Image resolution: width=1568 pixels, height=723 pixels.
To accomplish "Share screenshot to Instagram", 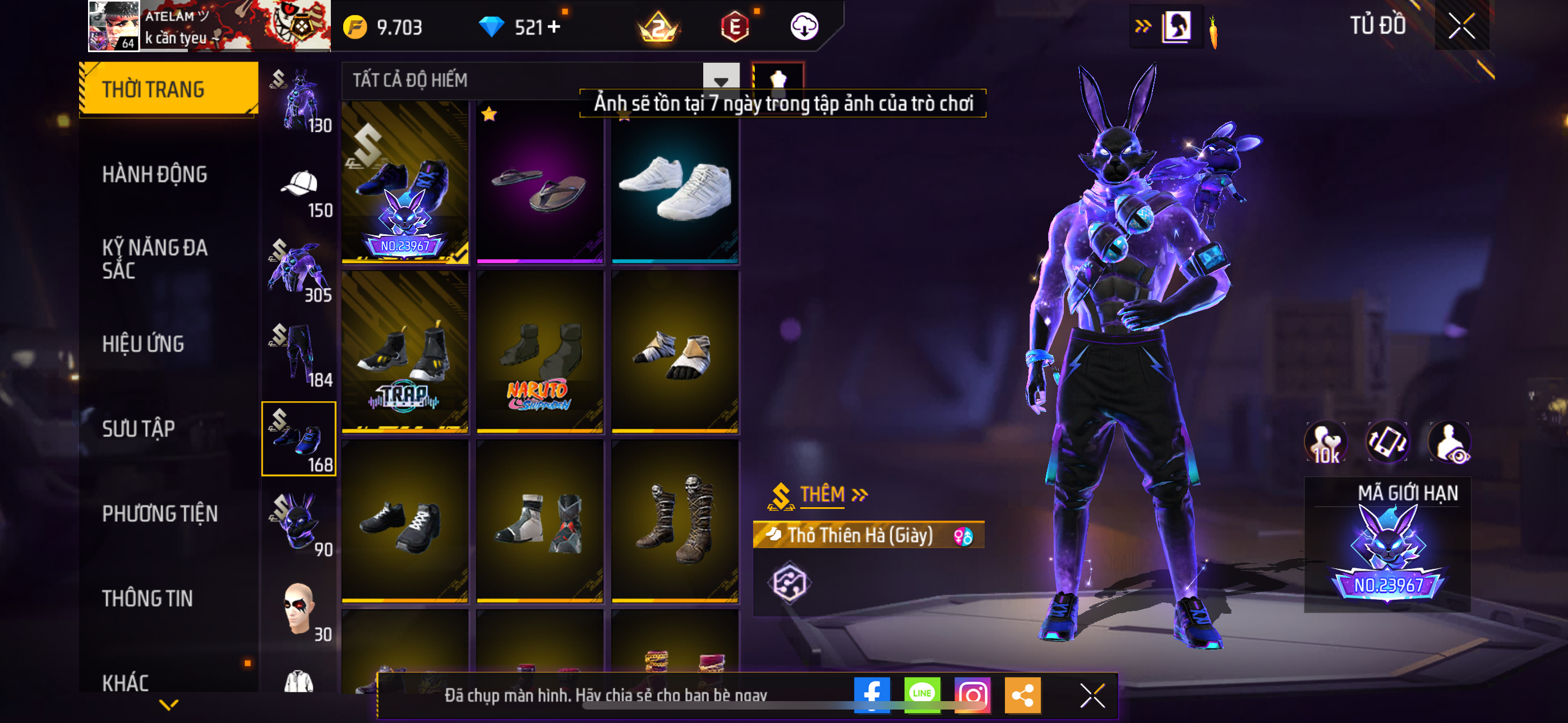I will coord(972,694).
